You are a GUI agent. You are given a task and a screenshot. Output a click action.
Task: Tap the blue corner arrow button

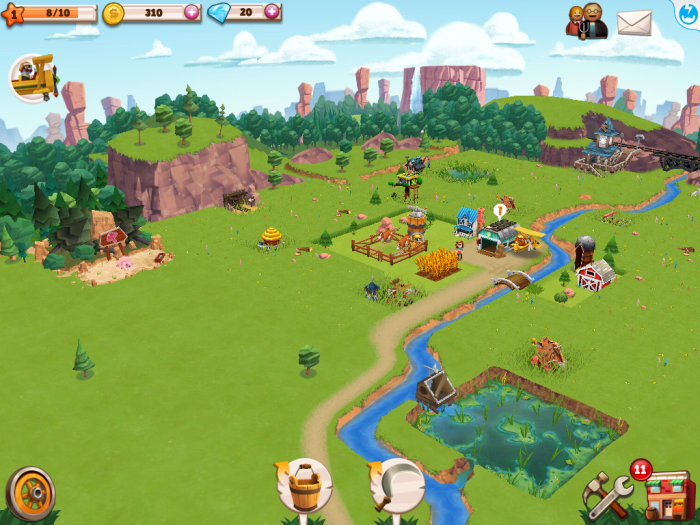click(688, 10)
